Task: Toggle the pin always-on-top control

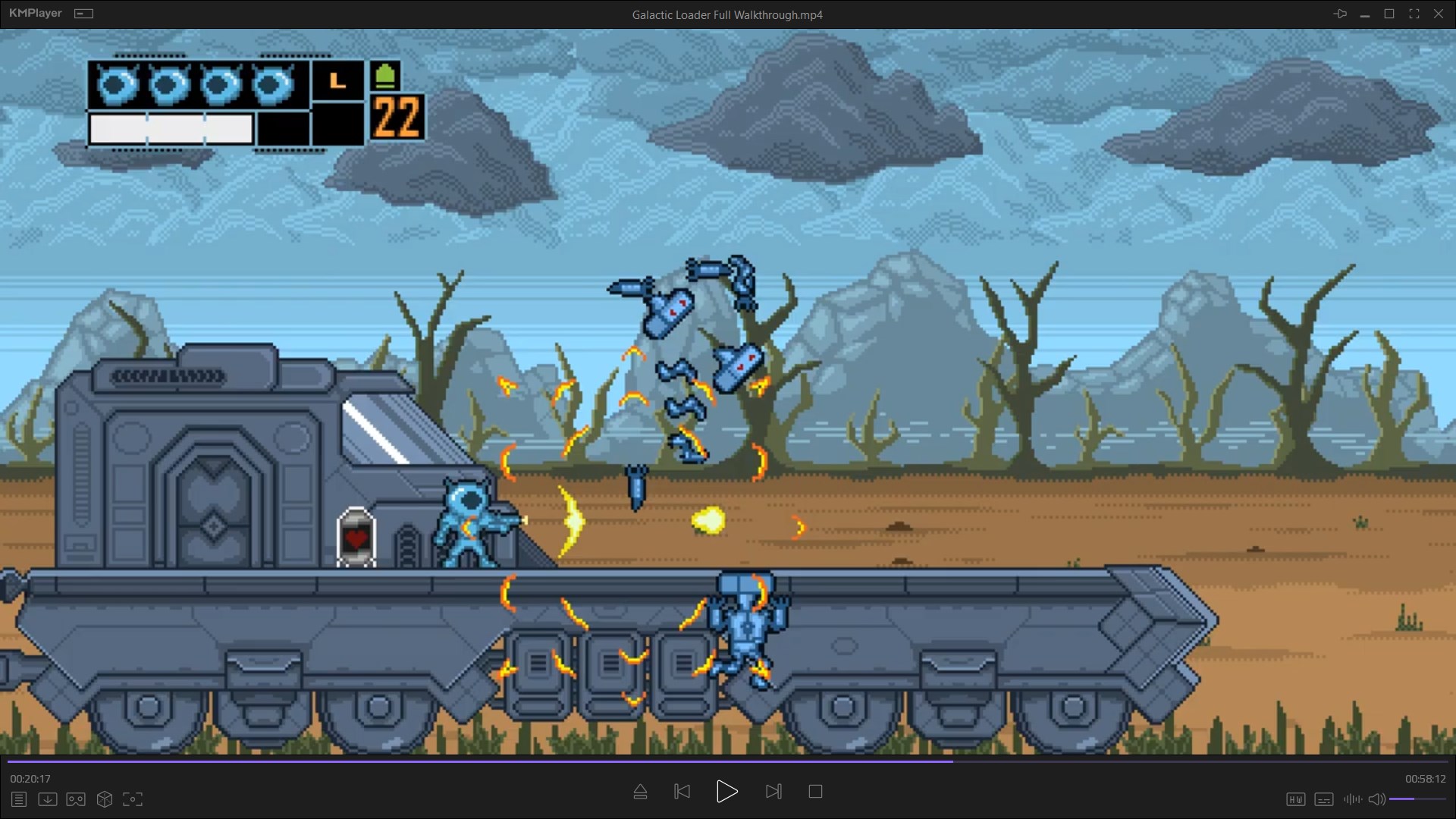Action: [1341, 13]
